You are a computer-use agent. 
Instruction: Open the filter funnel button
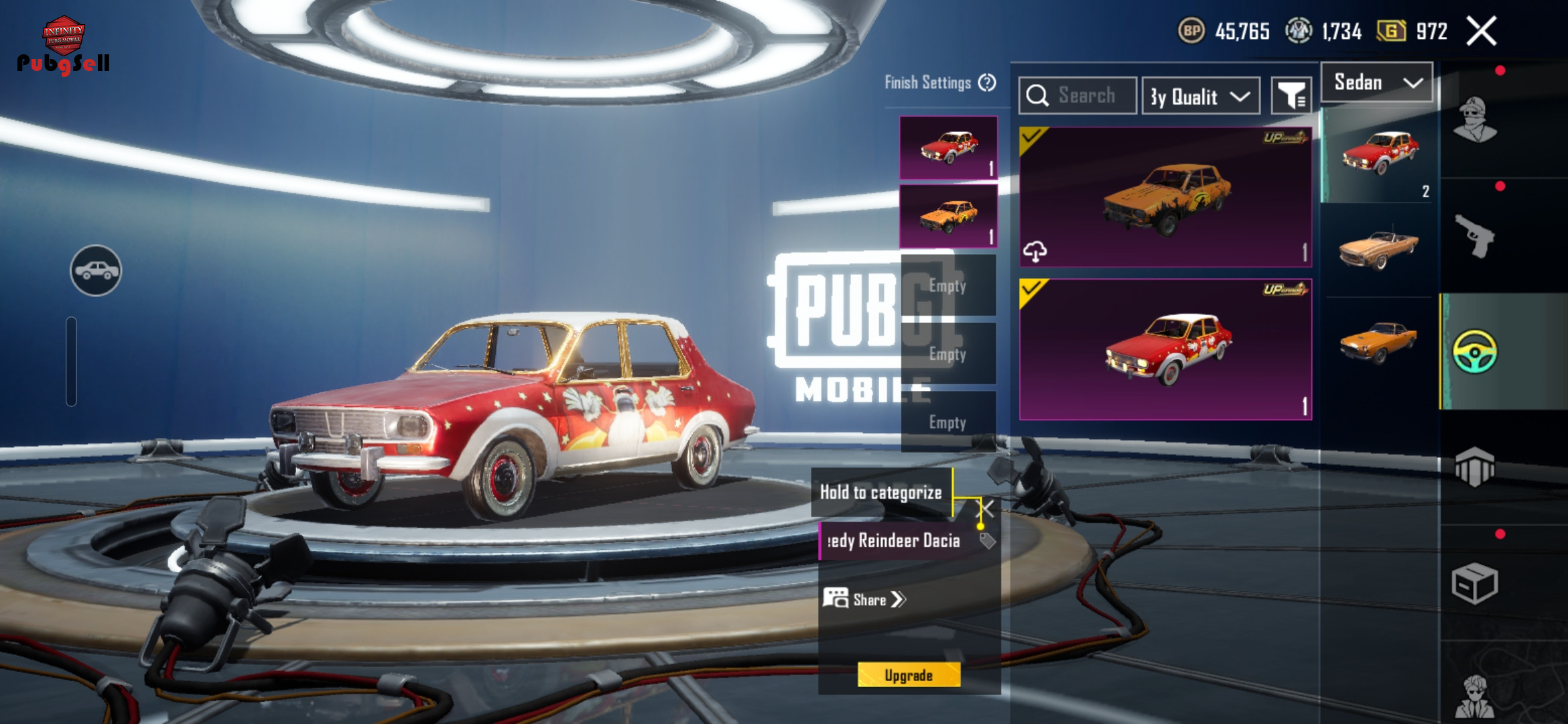(x=1291, y=97)
